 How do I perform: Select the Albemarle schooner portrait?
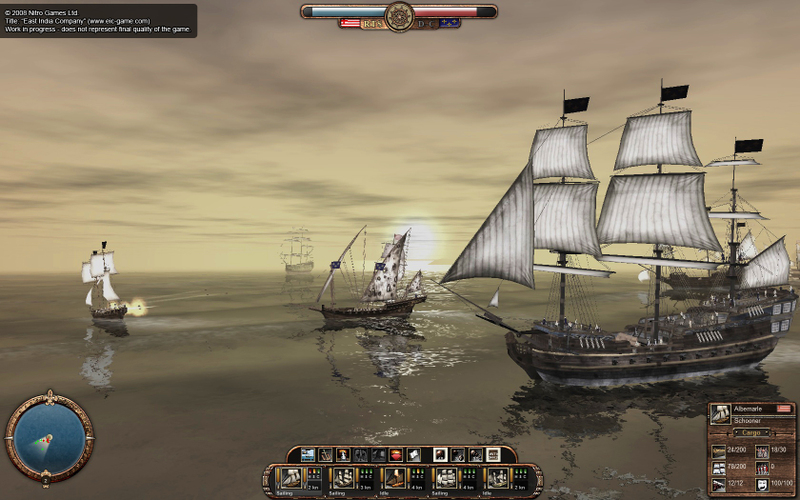pyautogui.click(x=720, y=414)
